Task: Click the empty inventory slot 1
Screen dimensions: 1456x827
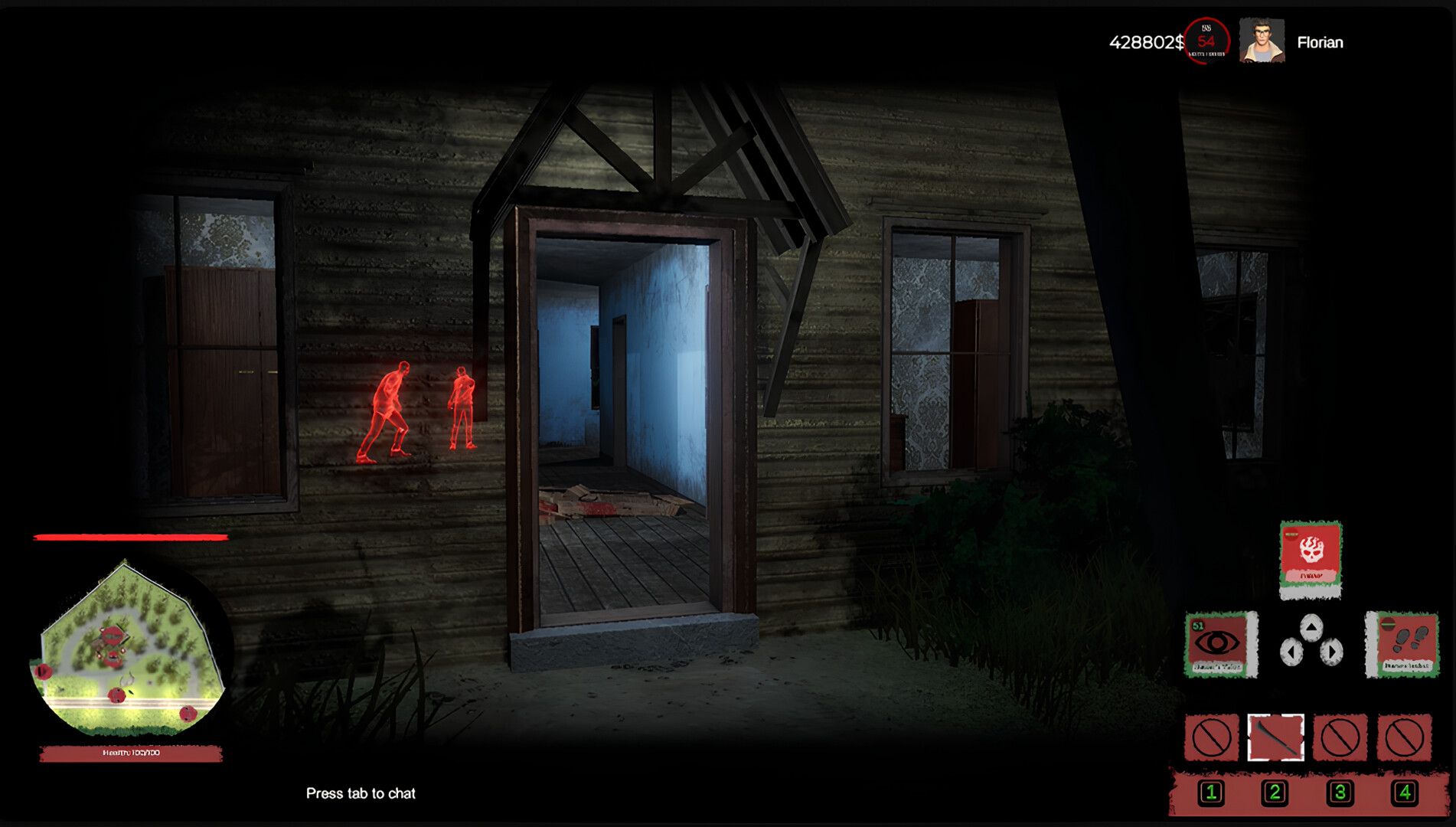Action: [1212, 737]
